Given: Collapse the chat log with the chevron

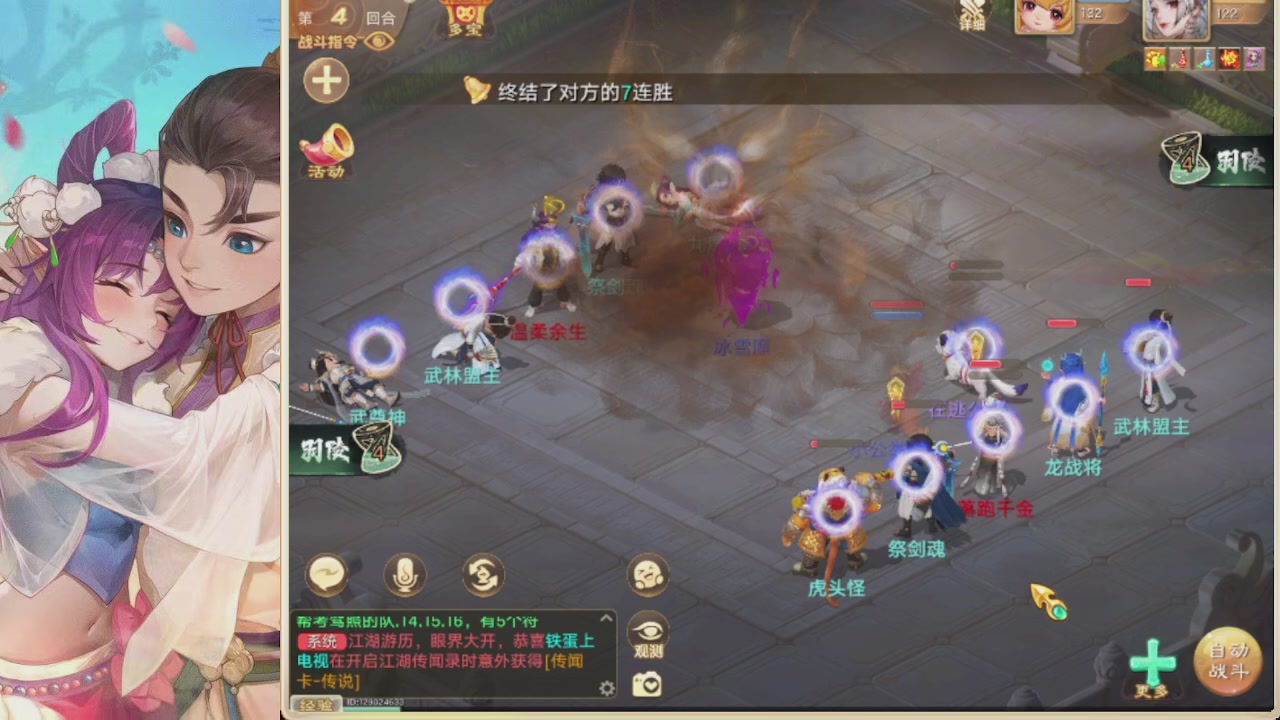Looking at the screenshot, I should pyautogui.click(x=606, y=618).
